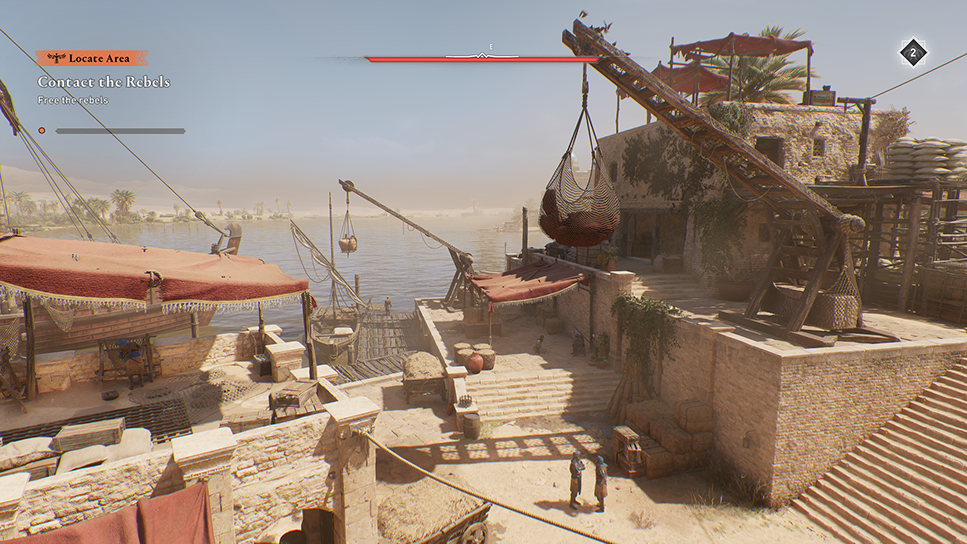Click the orange Locate Area objective tag
The height and width of the screenshot is (544, 967).
click(x=92, y=58)
